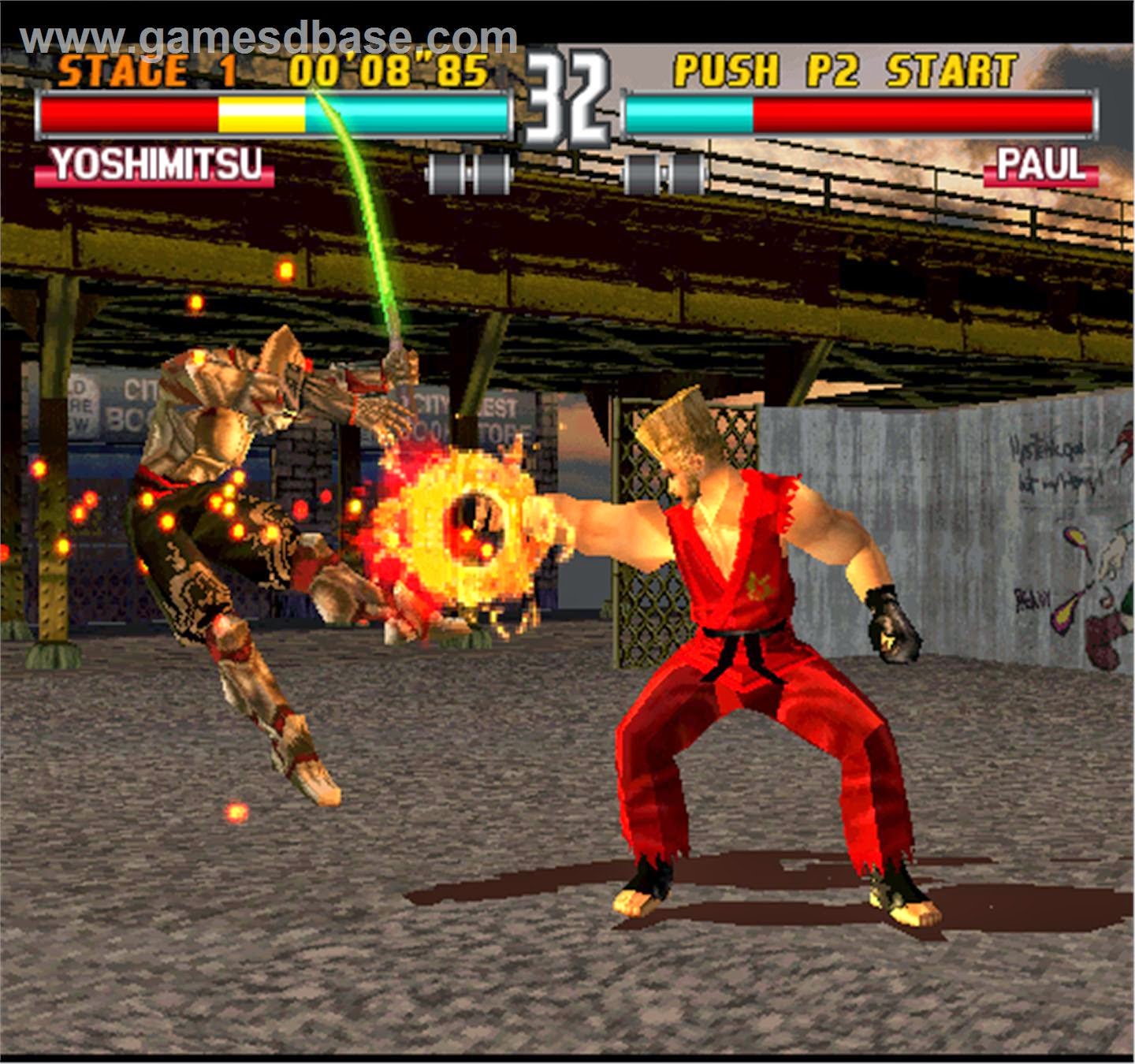Click Yoshimitsu's green health bar
1135x1064 pixels.
[x=410, y=114]
